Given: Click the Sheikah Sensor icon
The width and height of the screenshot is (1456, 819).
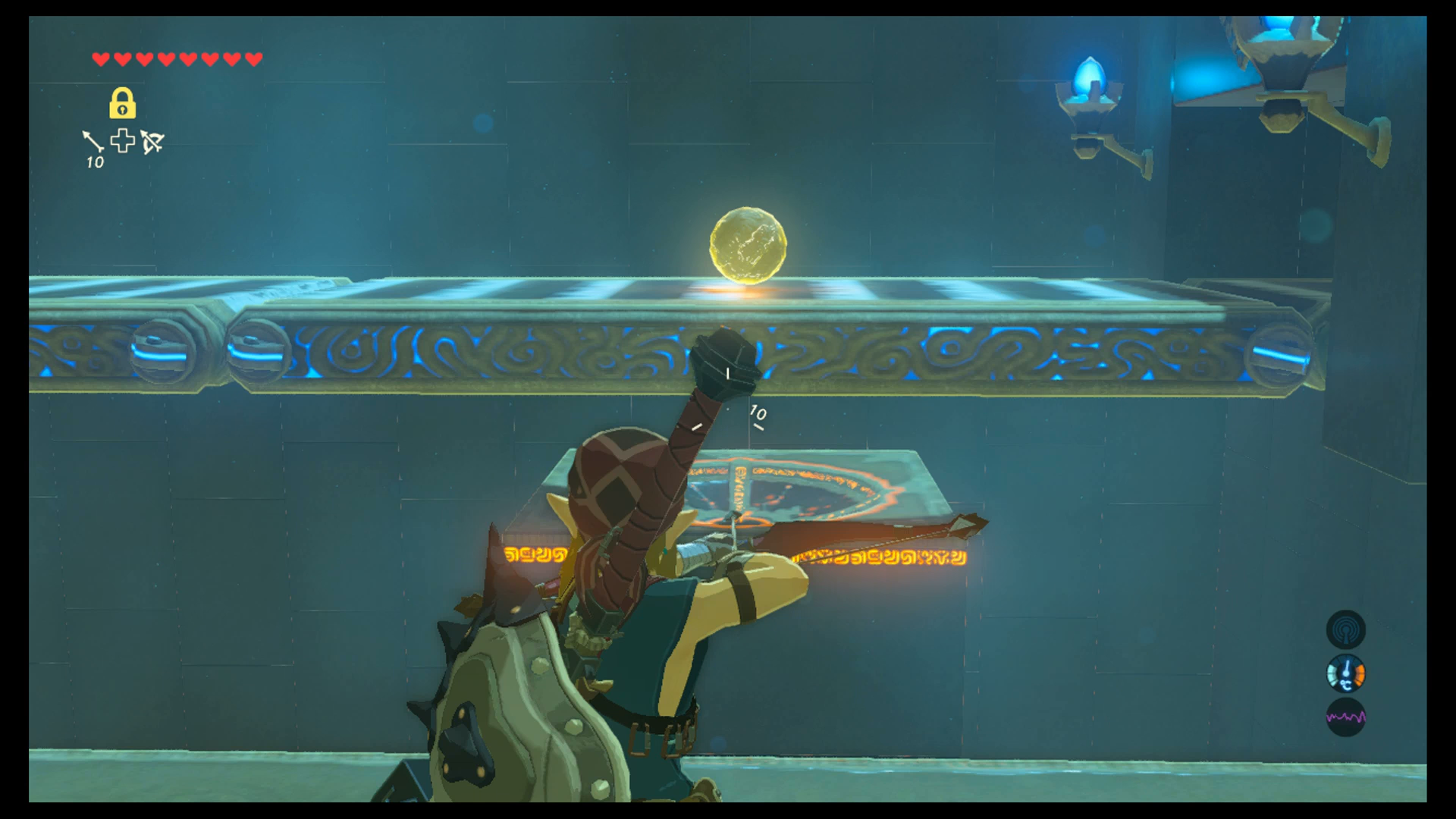Looking at the screenshot, I should coord(1346,631).
